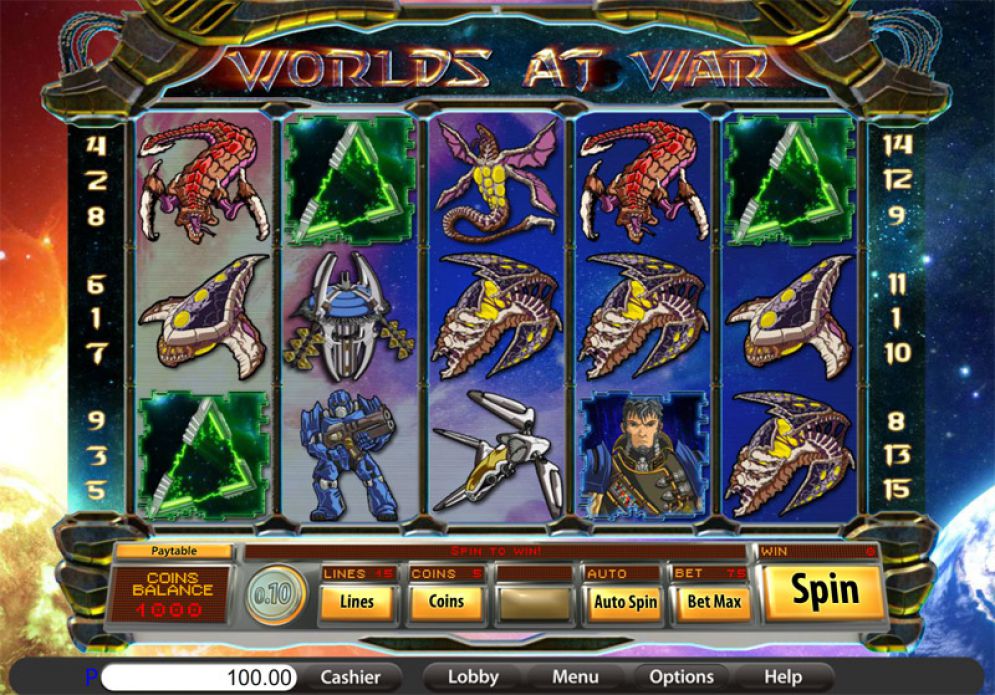The image size is (995, 695).
Task: Open the Paytable
Action: click(174, 551)
